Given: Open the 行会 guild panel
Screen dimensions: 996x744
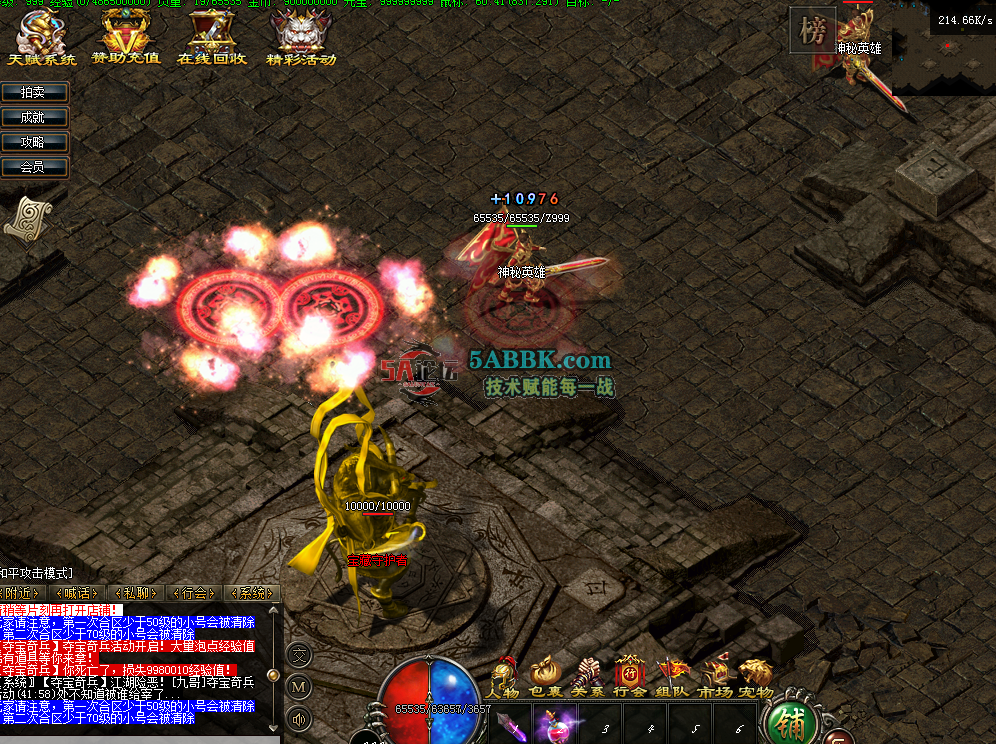Looking at the screenshot, I should click(630, 676).
